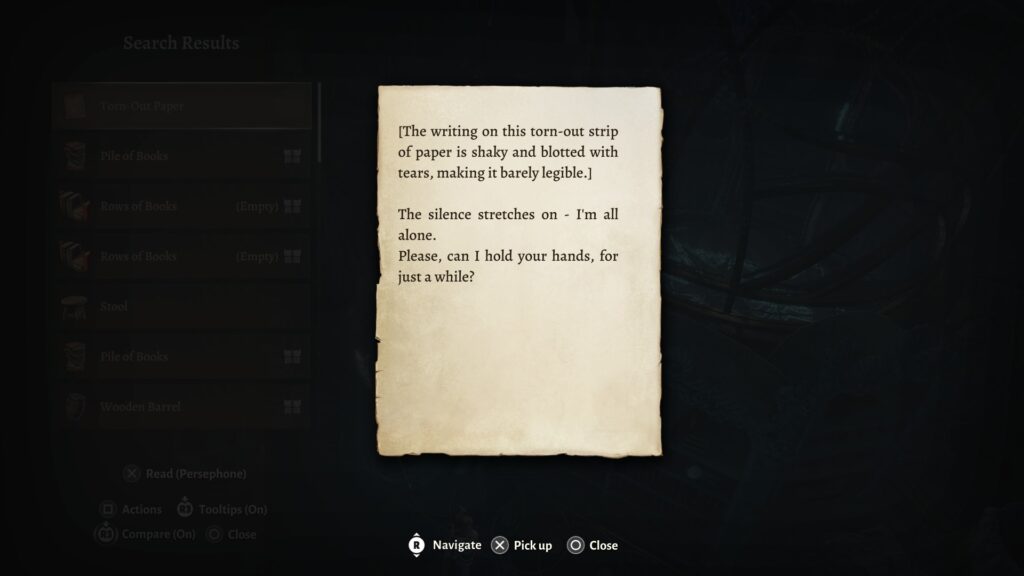Choose the Stool entry in Search Results
The width and height of the screenshot is (1024, 576).
(182, 307)
